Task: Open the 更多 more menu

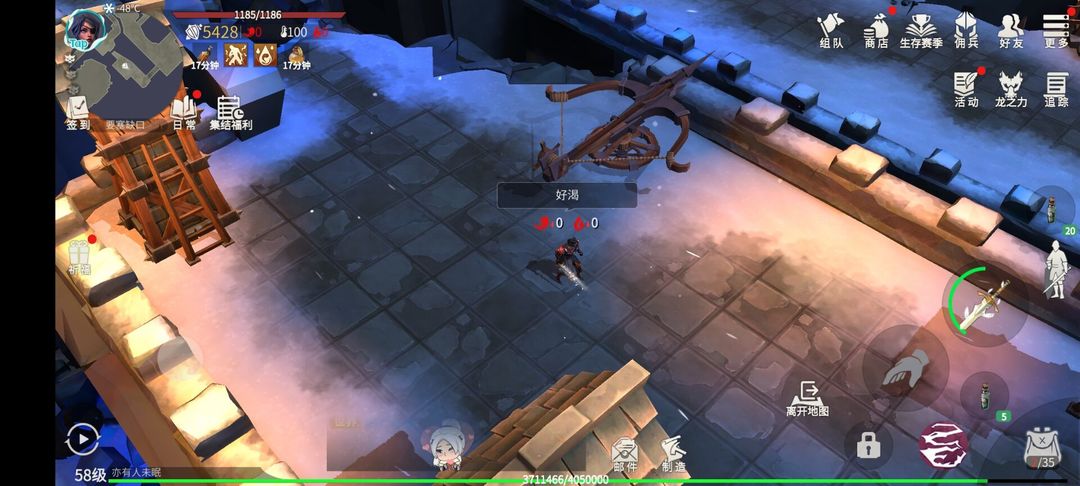Action: coord(1056,31)
